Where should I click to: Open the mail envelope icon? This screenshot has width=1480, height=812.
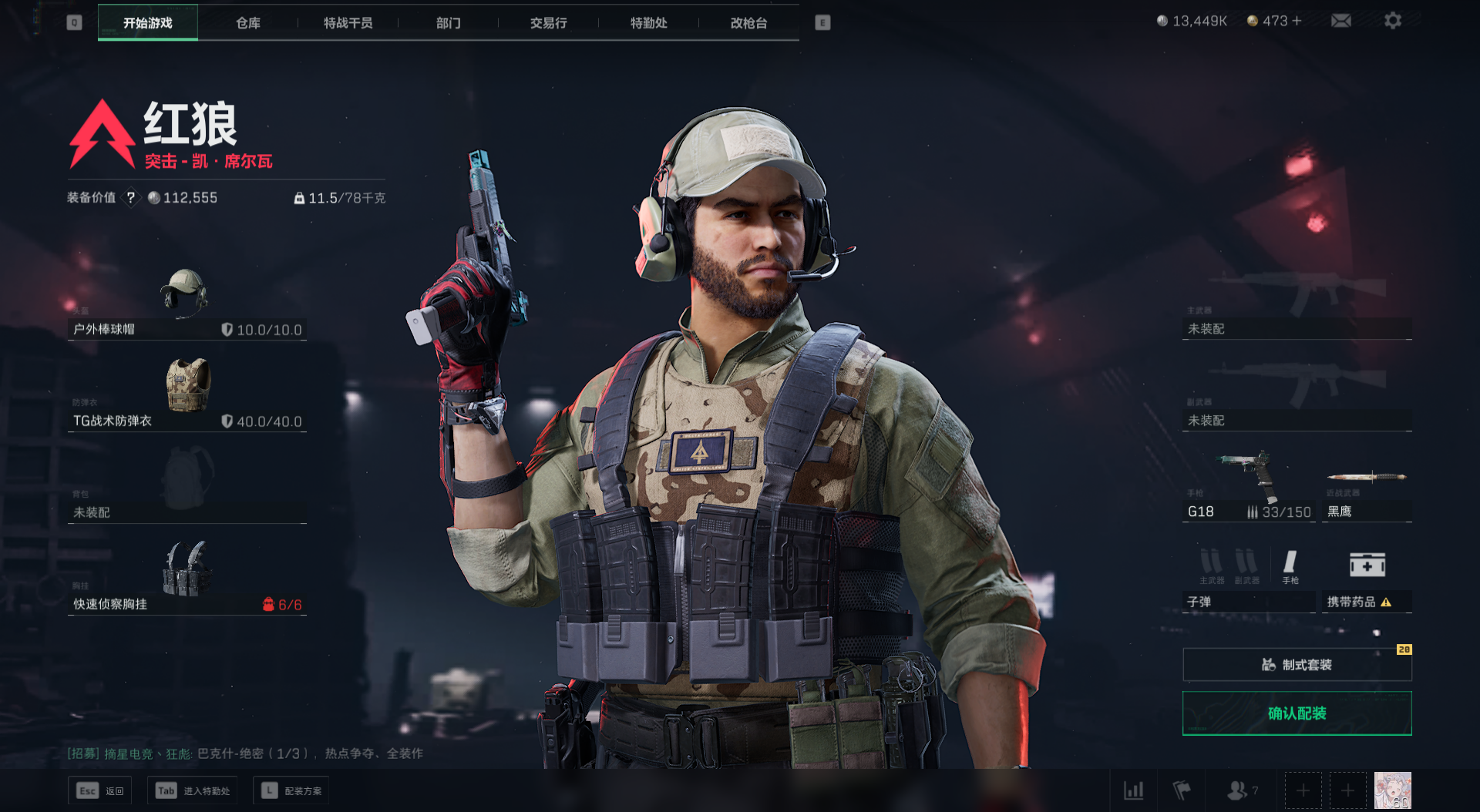tap(1340, 21)
